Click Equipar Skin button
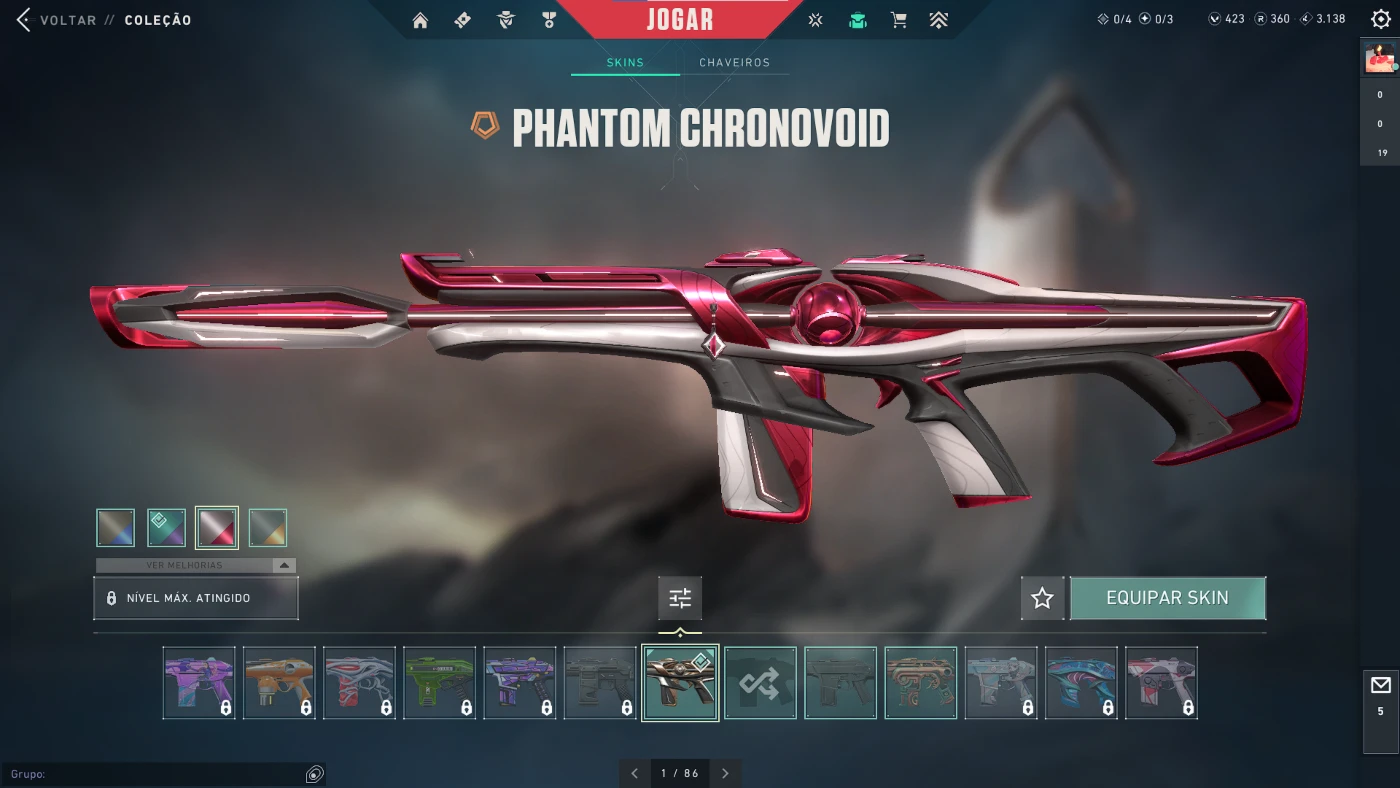The width and height of the screenshot is (1400, 788). point(1167,598)
